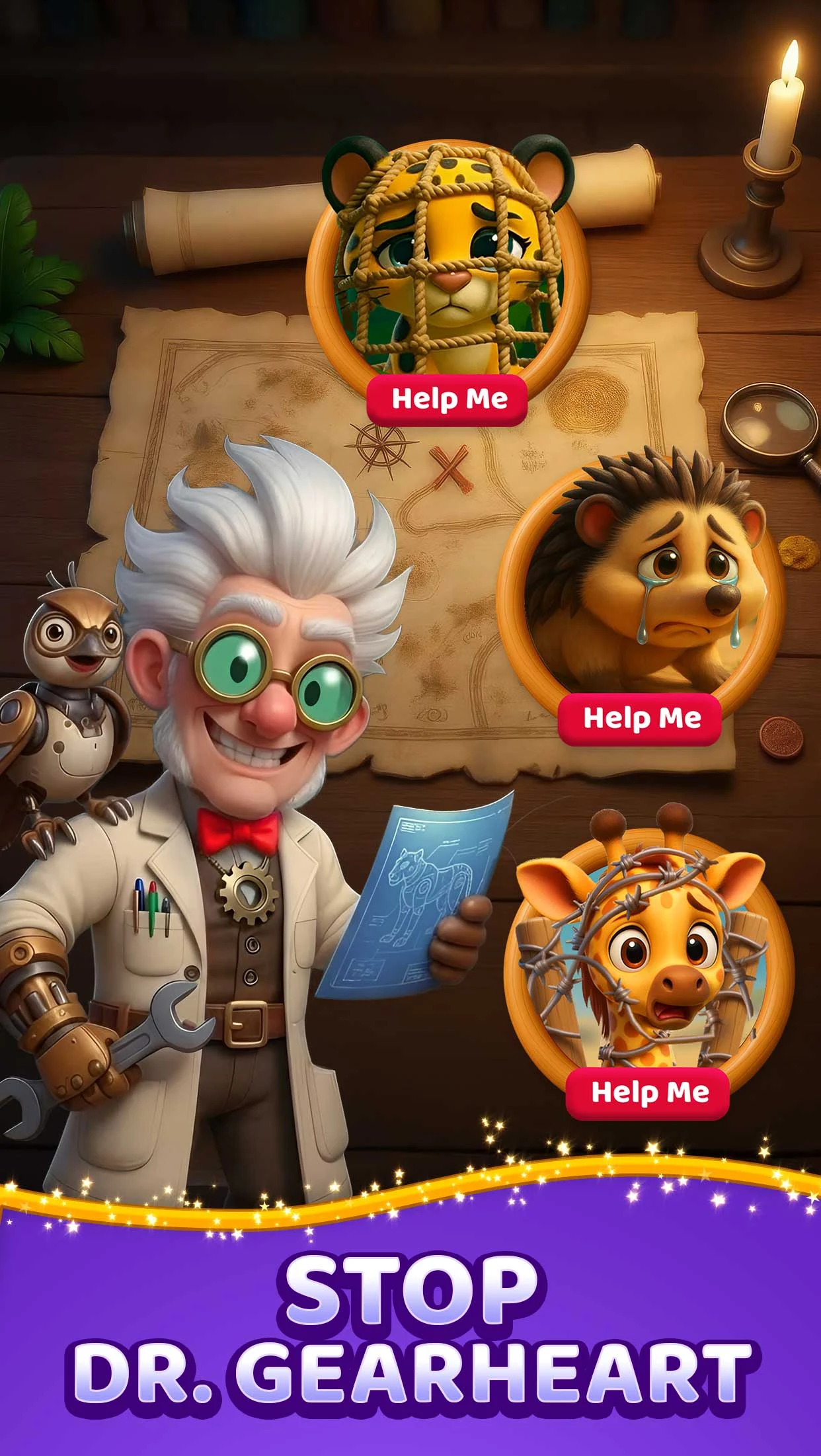
Task: Click Help Me under the netted leopard
Action: coord(448,399)
